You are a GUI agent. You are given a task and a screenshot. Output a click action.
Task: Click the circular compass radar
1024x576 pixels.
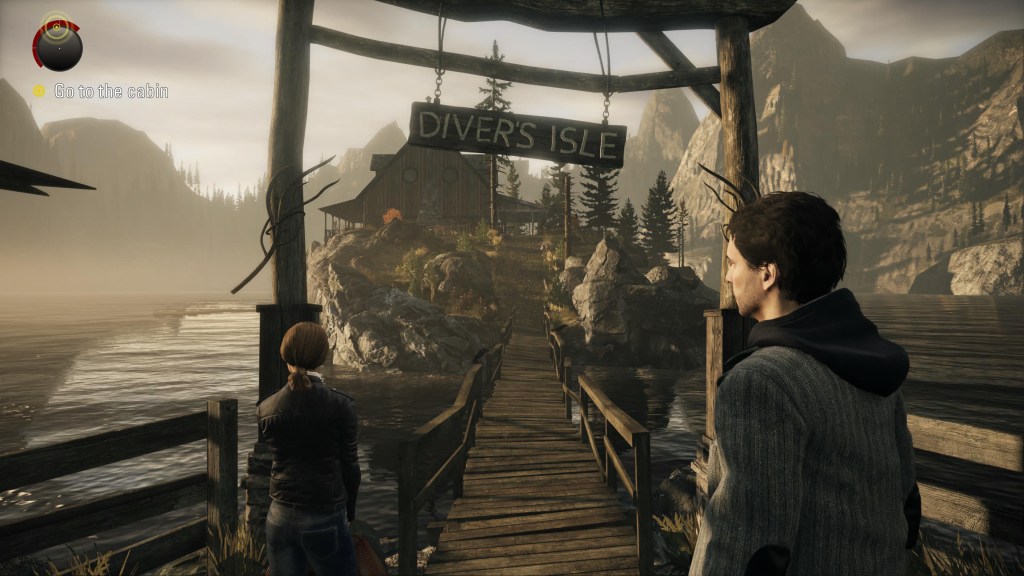point(58,45)
